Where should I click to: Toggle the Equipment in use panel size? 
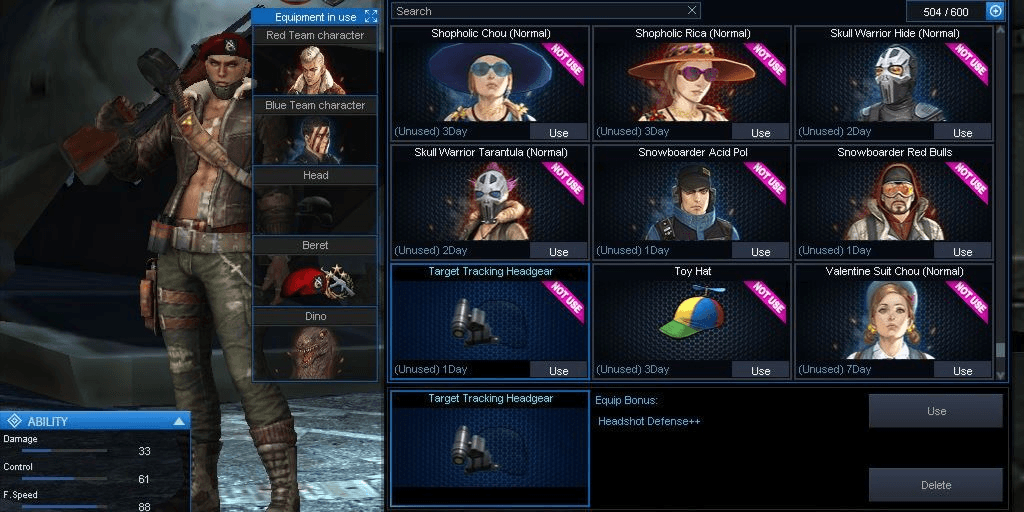371,17
